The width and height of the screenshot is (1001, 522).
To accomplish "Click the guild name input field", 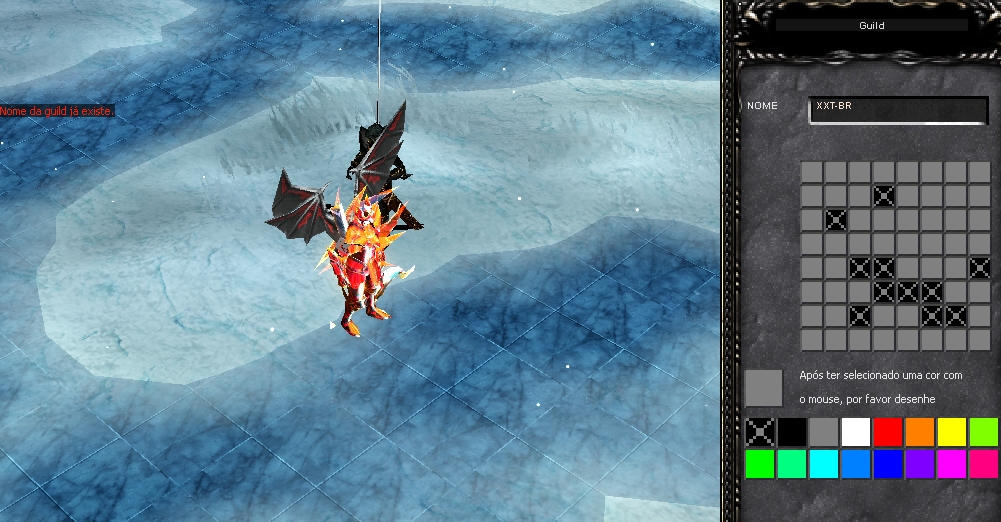I will click(897, 108).
